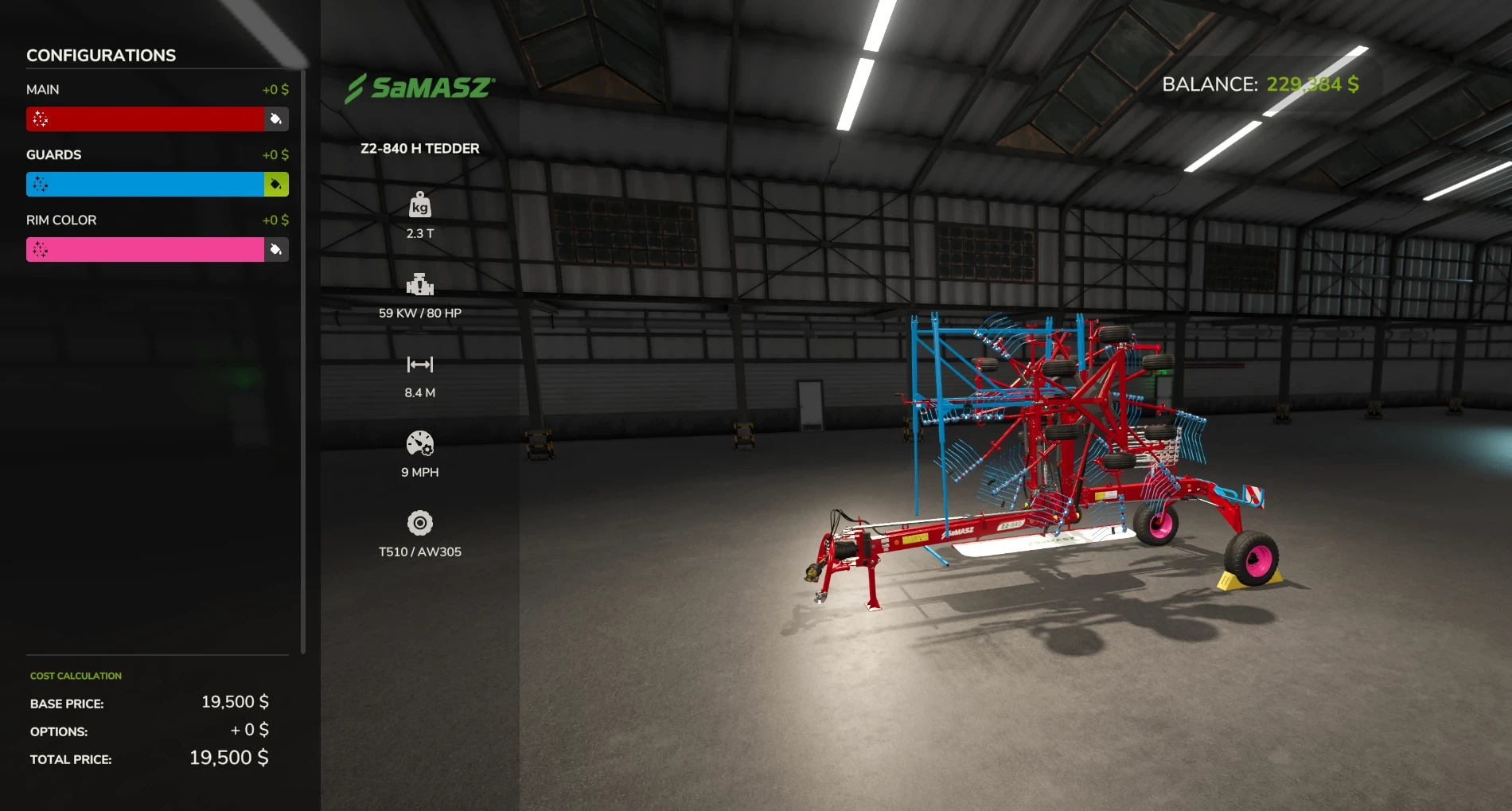Click the BALANCE amount of 229,384 $
1512x811 pixels.
[1313, 82]
